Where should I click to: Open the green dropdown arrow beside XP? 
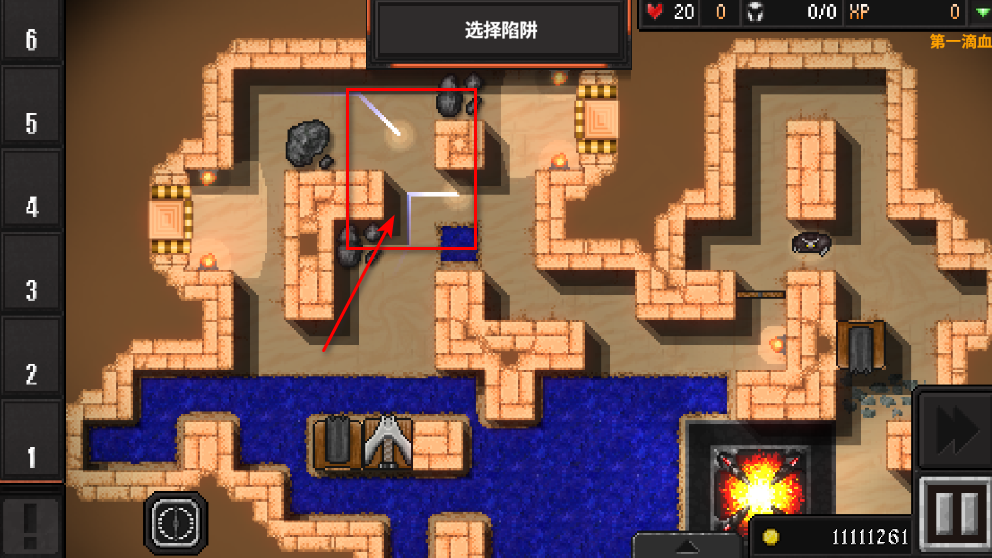point(981,12)
